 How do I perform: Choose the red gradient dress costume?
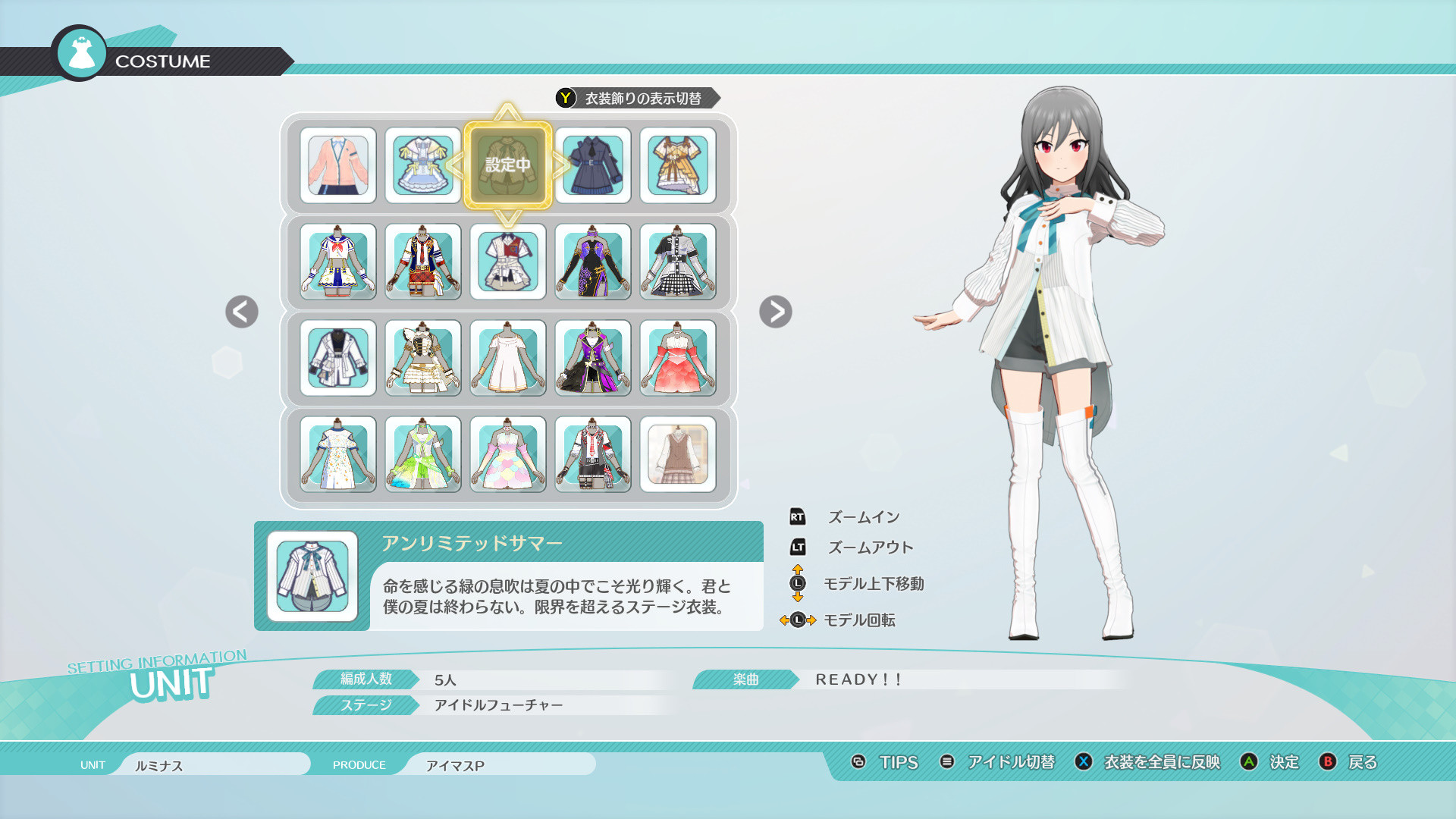[x=677, y=359]
